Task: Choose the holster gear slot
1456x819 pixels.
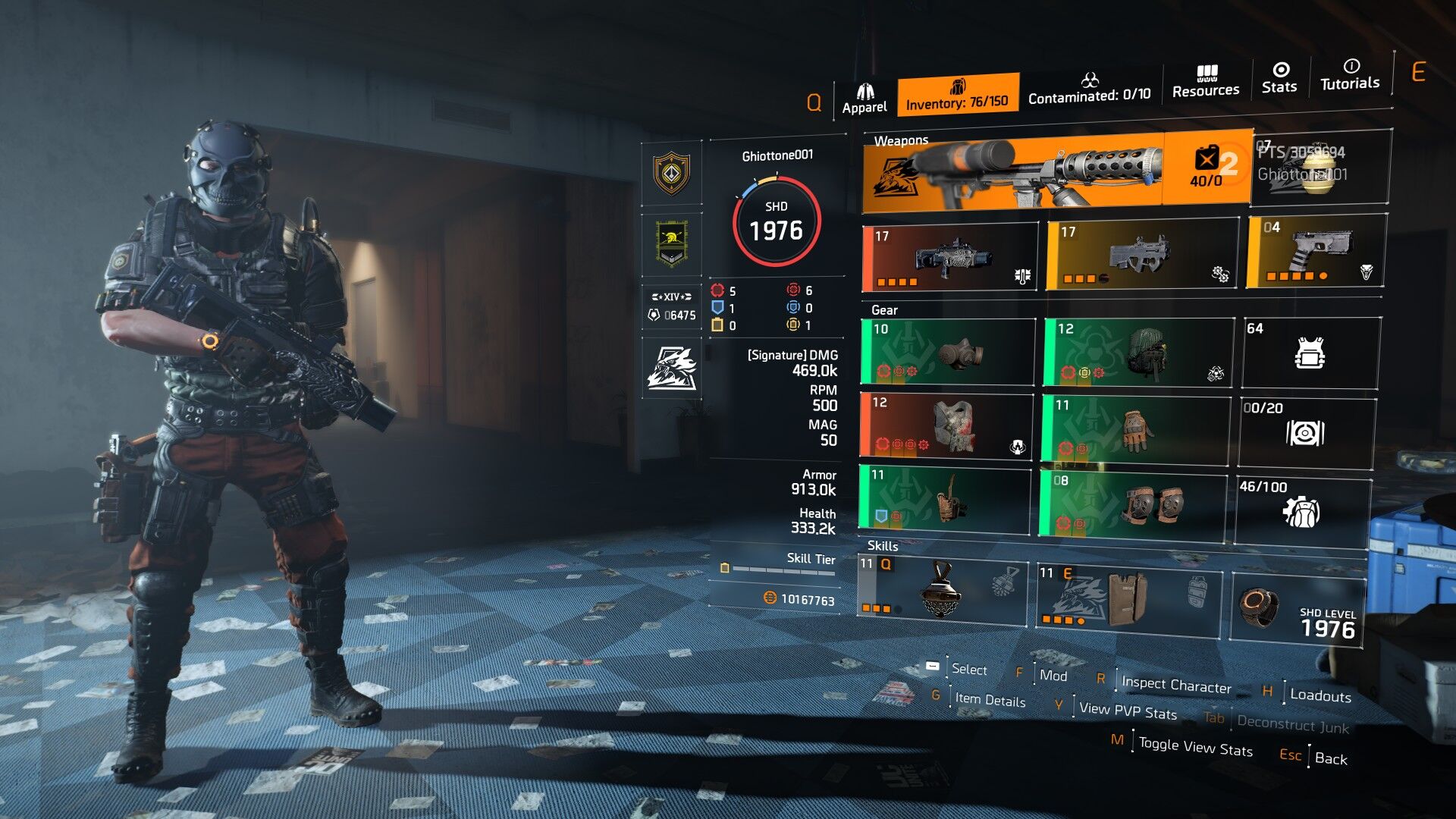Action: click(944, 497)
